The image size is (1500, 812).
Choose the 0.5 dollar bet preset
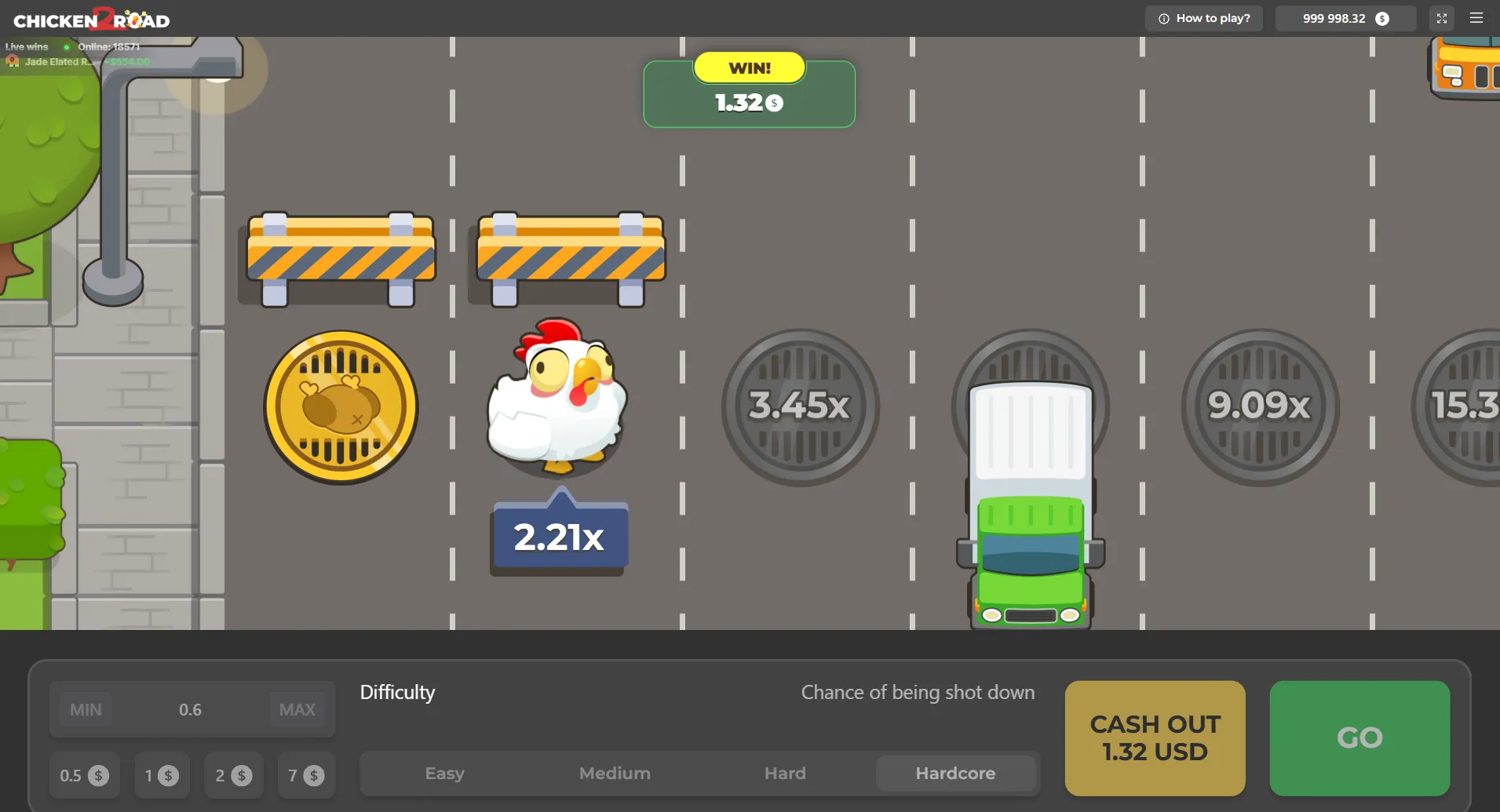[84, 775]
